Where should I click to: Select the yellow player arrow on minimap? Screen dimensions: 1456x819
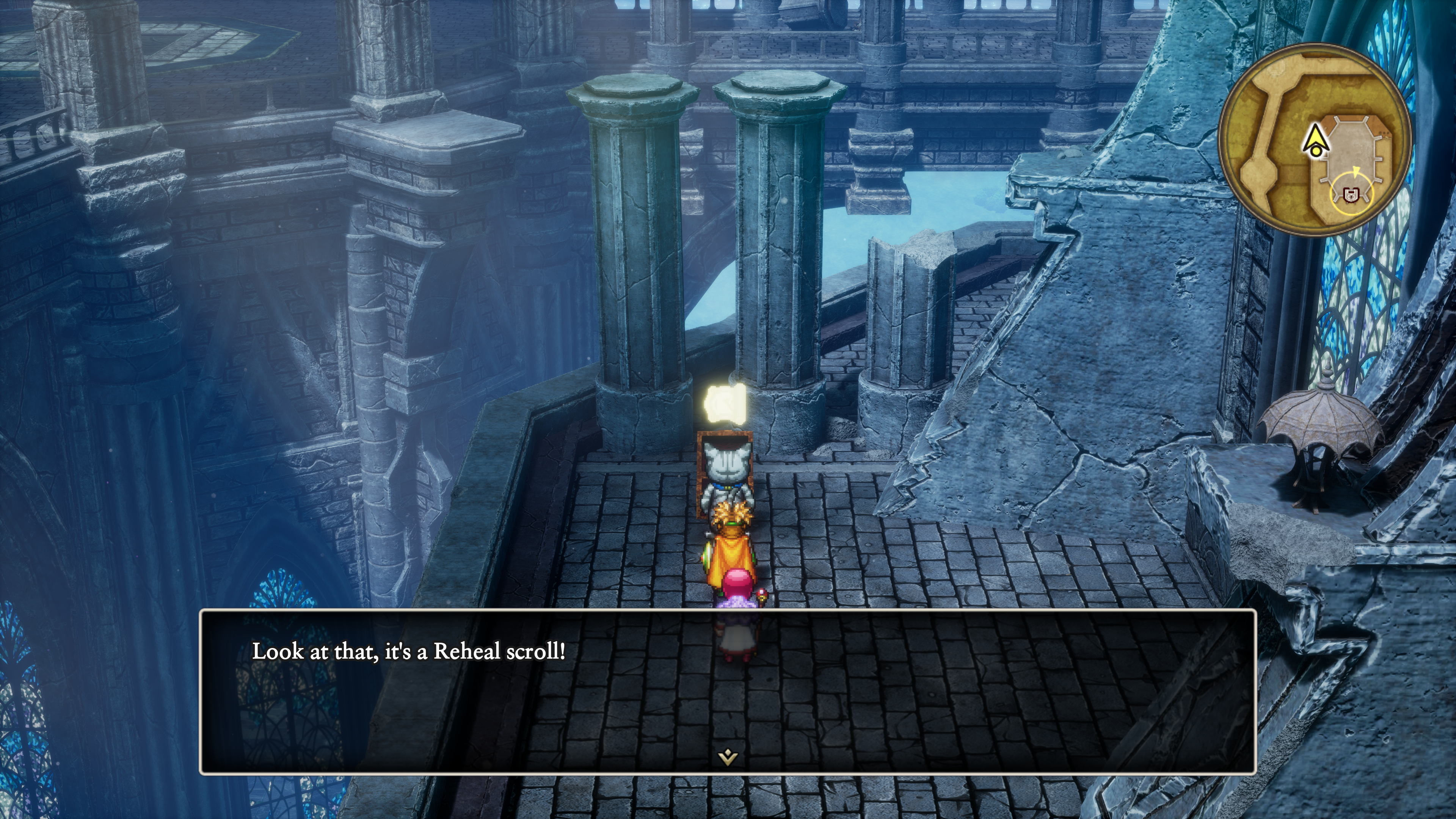(x=1316, y=140)
